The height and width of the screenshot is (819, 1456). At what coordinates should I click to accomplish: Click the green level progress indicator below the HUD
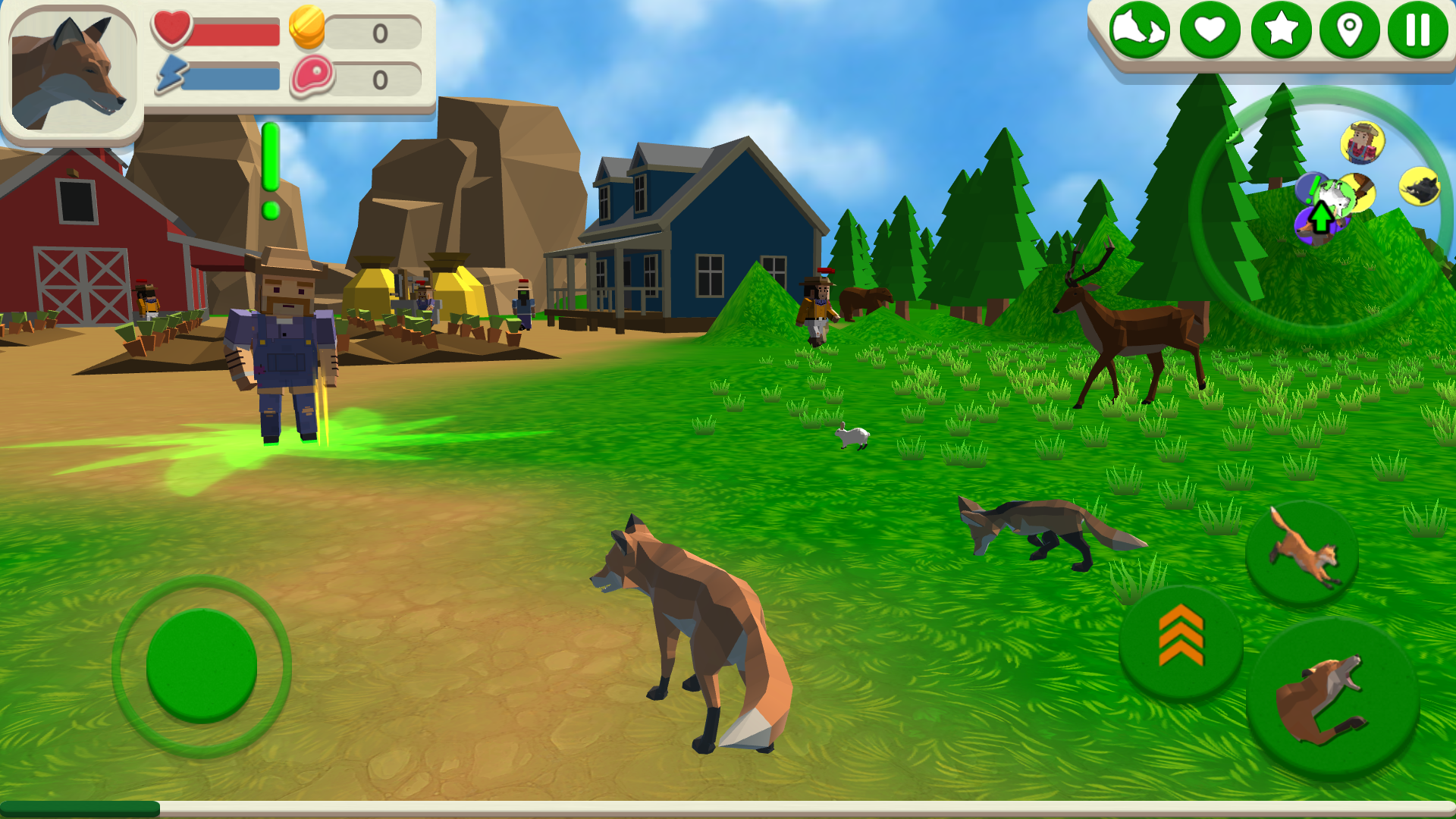269,163
